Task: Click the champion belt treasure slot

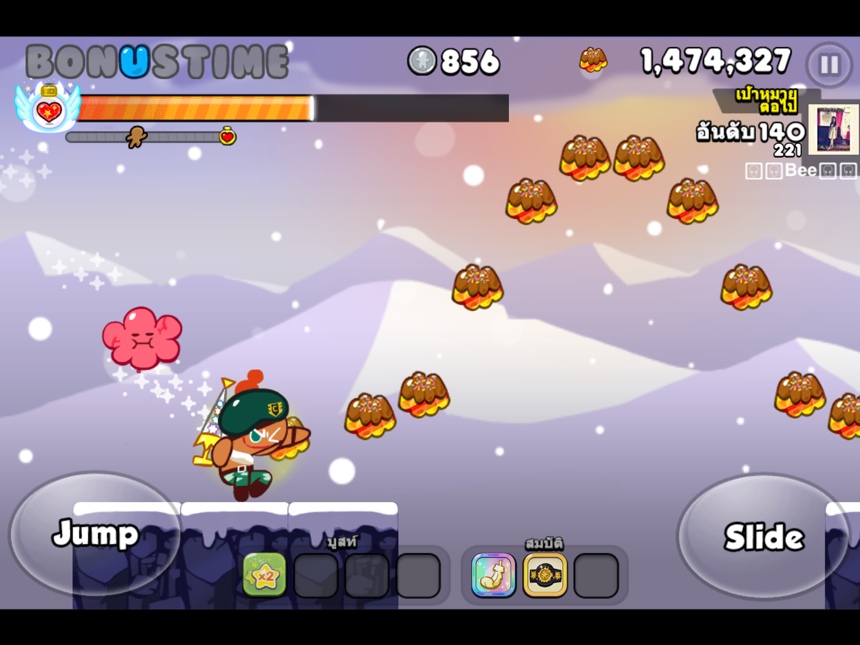Action: (545, 575)
